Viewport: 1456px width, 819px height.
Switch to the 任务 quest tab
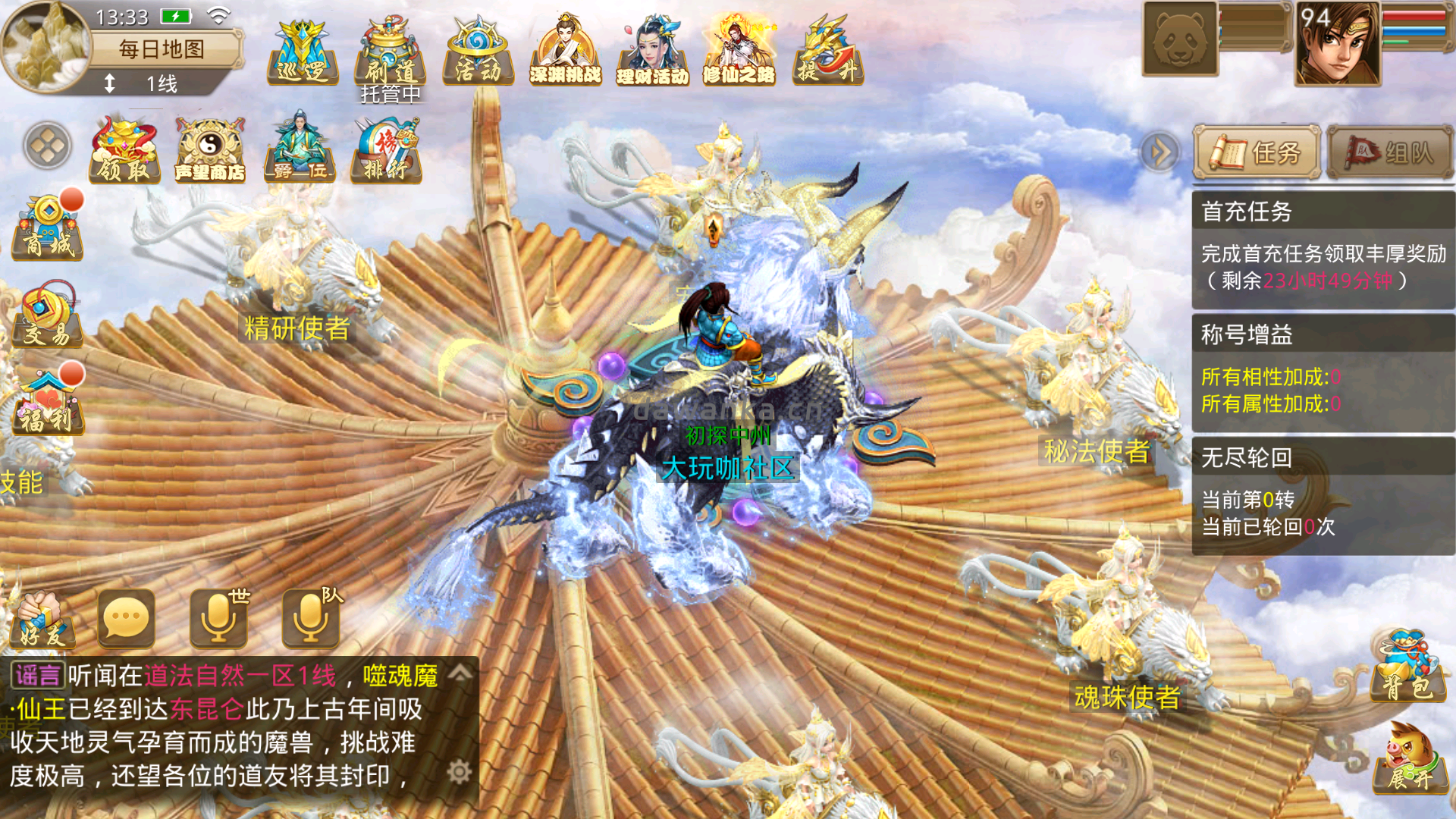point(1257,152)
